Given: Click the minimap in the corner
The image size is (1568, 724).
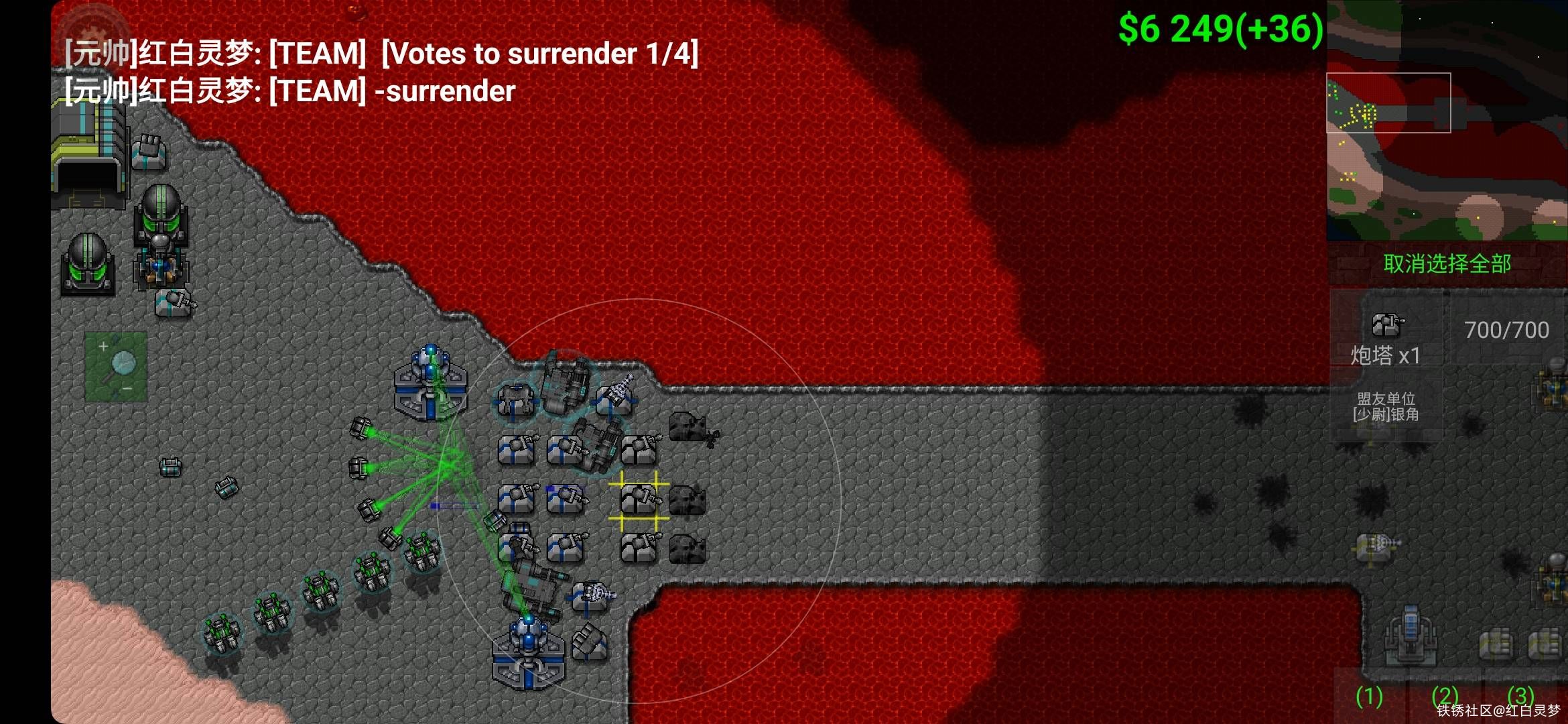Looking at the screenshot, I should (1447, 121).
